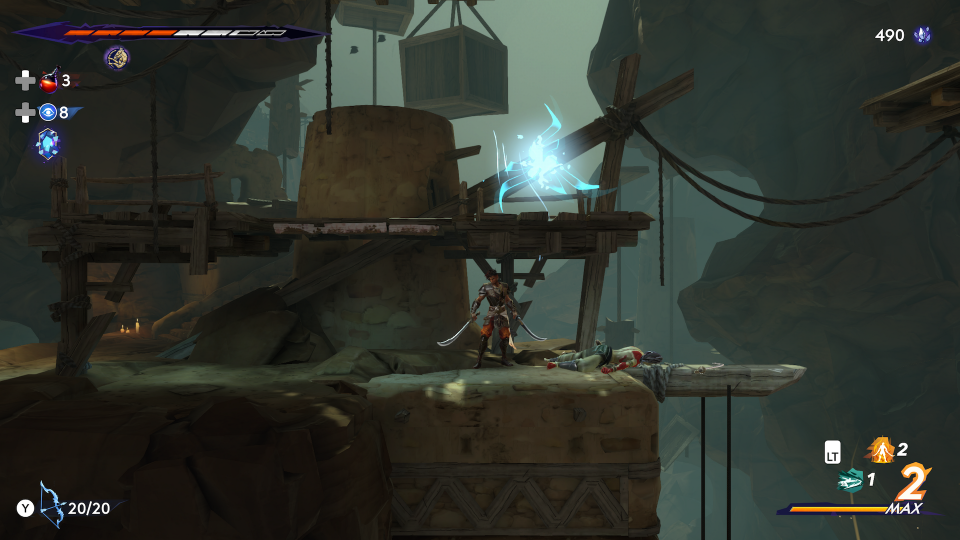This screenshot has width=960, height=540.
Task: Activate the teal dash Athra surge
Action: click(850, 480)
